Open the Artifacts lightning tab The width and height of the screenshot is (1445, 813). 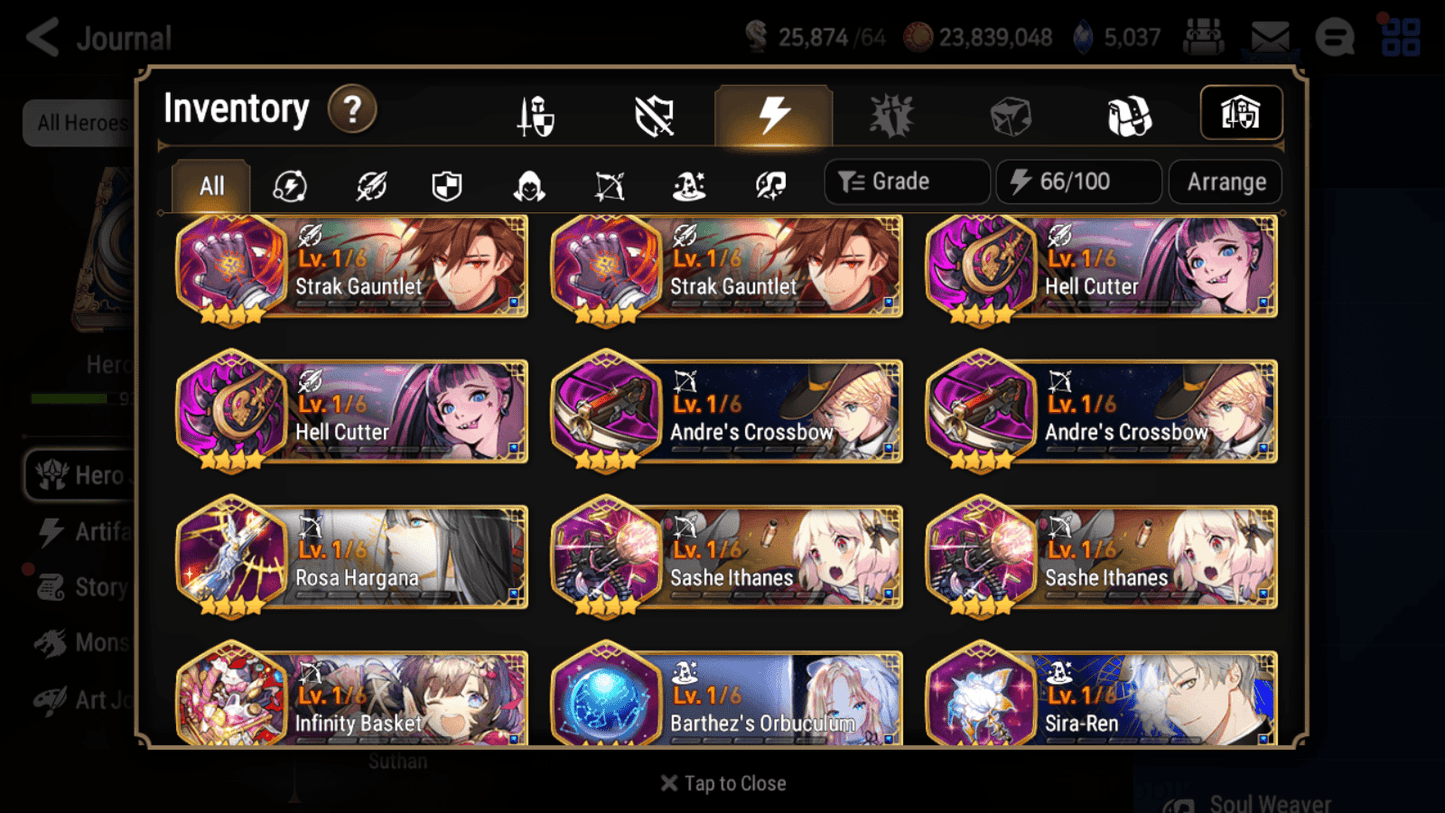click(774, 114)
